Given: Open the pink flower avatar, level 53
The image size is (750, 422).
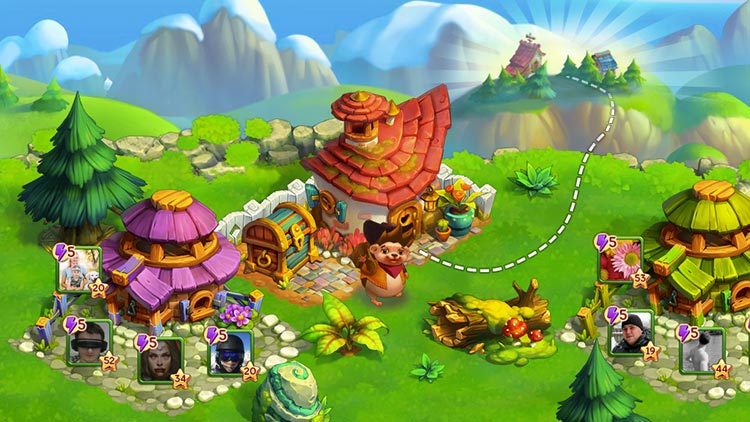Looking at the screenshot, I should point(619,261).
